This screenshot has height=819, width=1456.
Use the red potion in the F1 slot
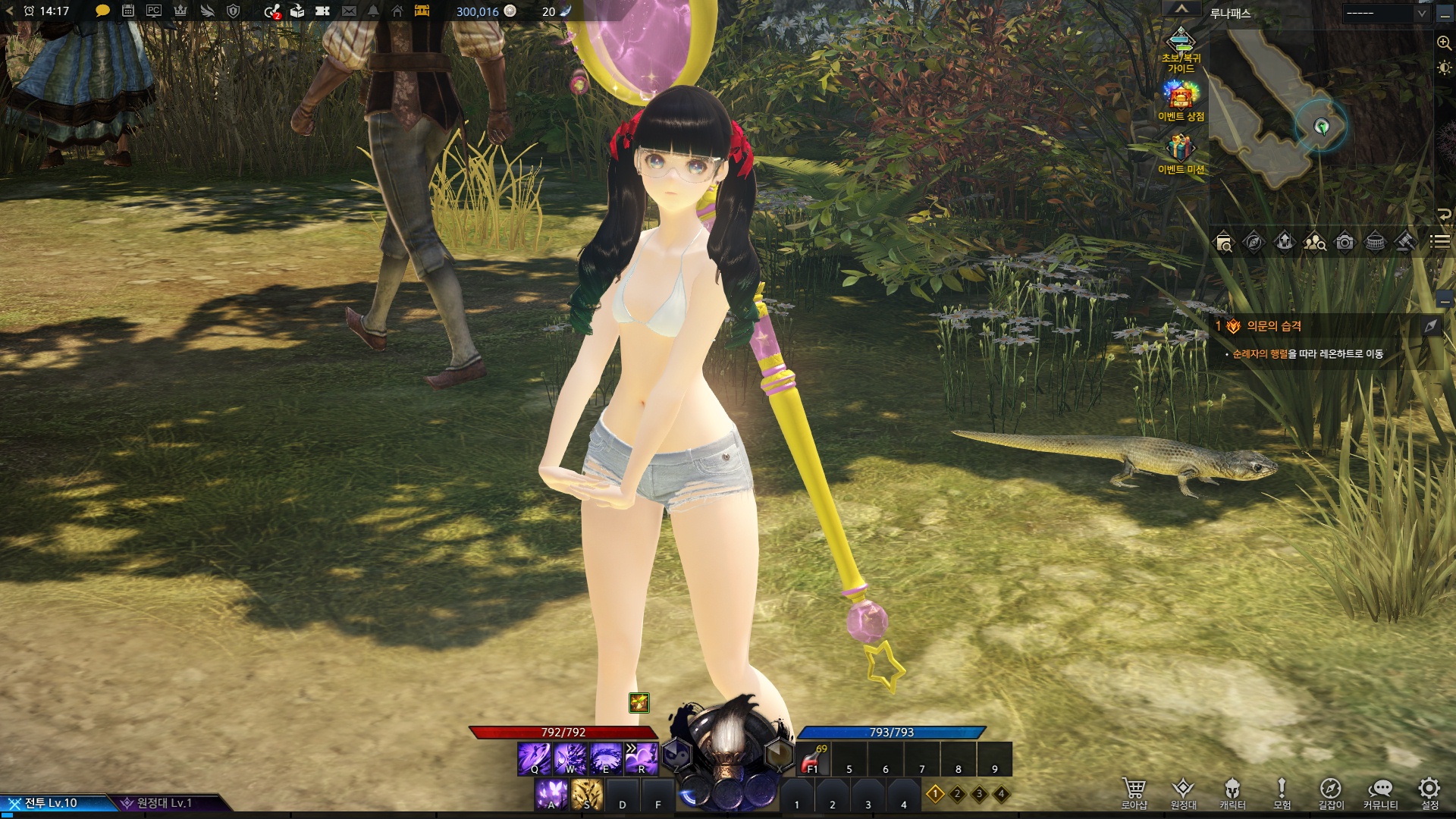[x=813, y=758]
